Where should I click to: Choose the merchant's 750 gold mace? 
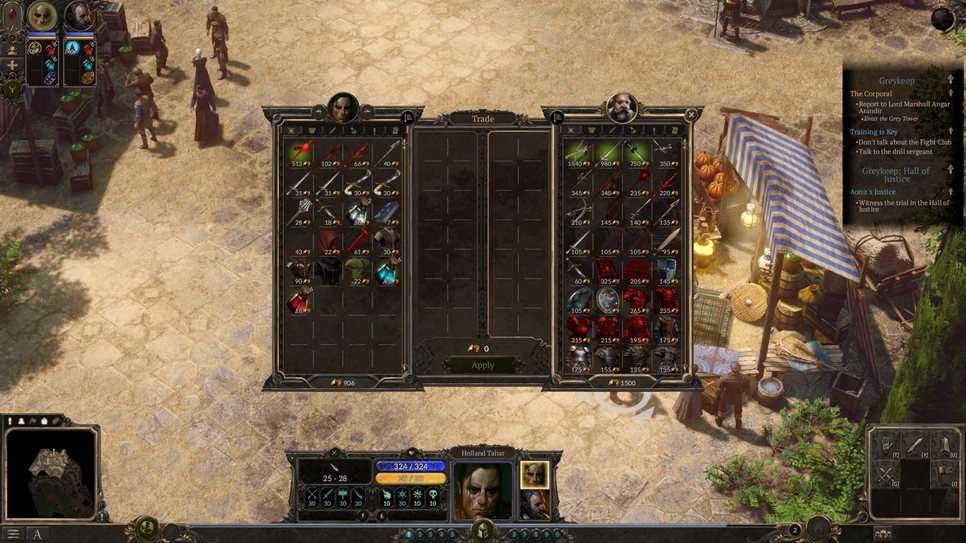click(637, 154)
